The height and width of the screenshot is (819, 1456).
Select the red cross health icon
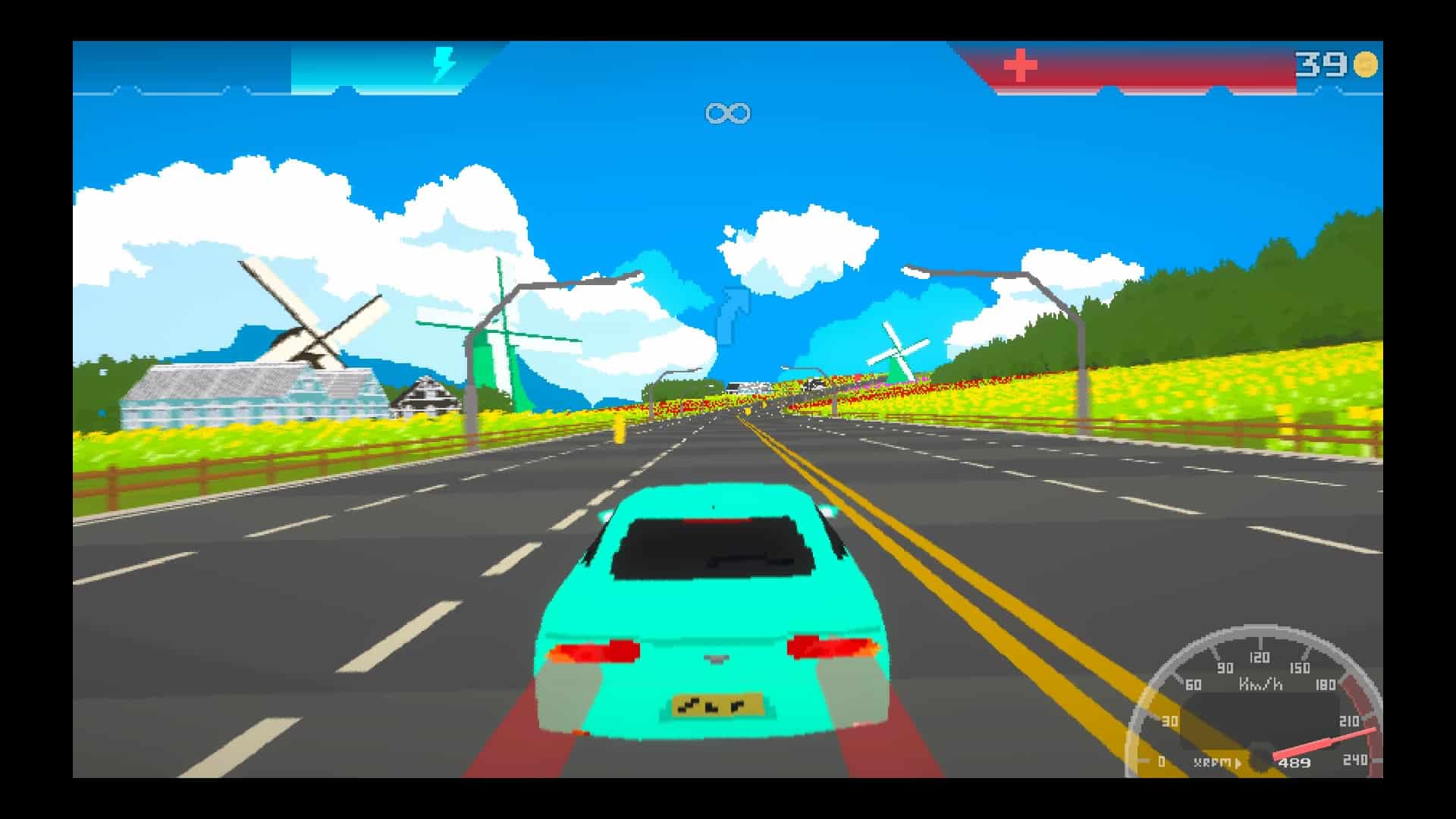coord(1020,65)
